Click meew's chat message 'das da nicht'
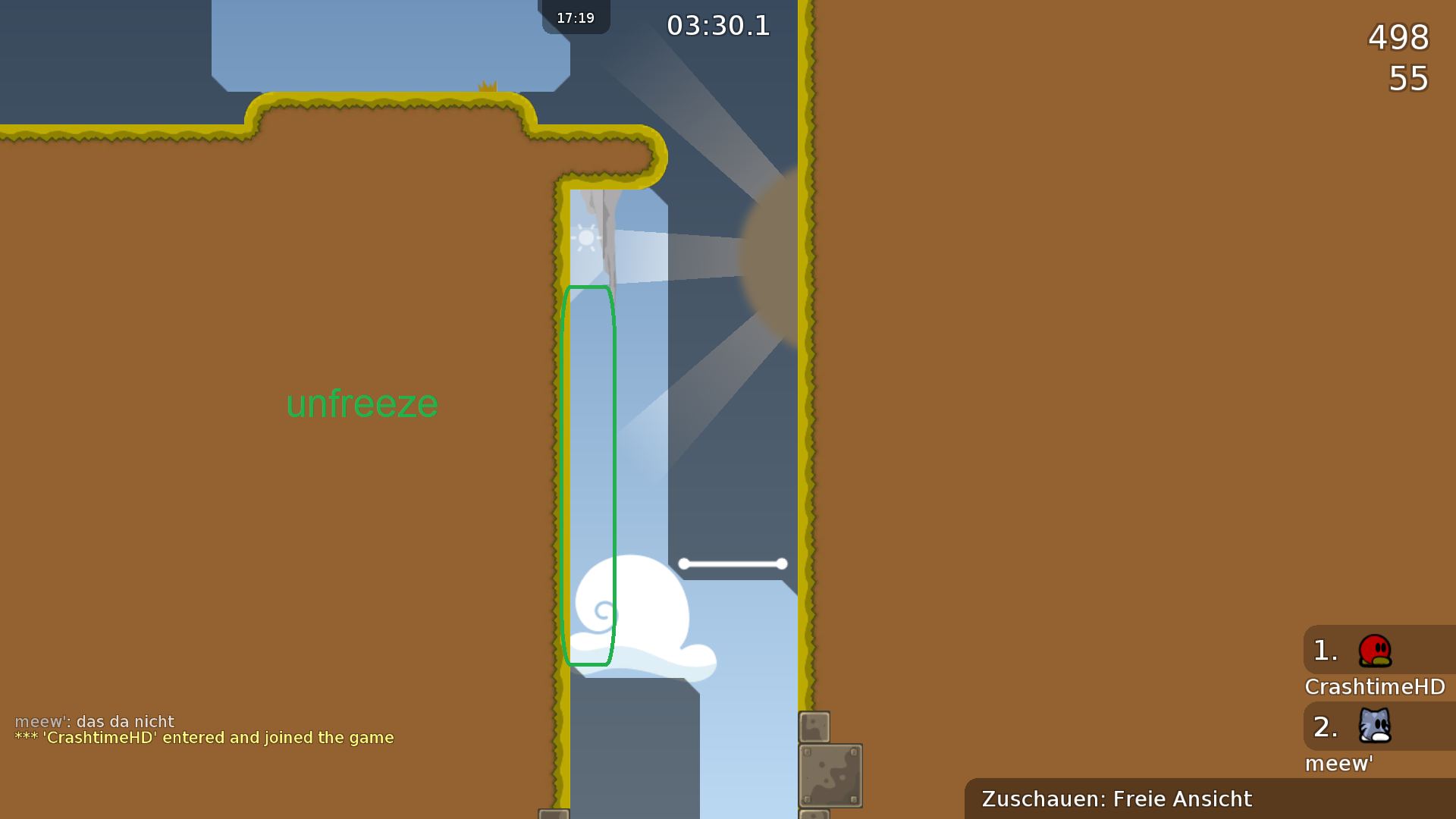This screenshot has width=1456, height=819. click(95, 721)
